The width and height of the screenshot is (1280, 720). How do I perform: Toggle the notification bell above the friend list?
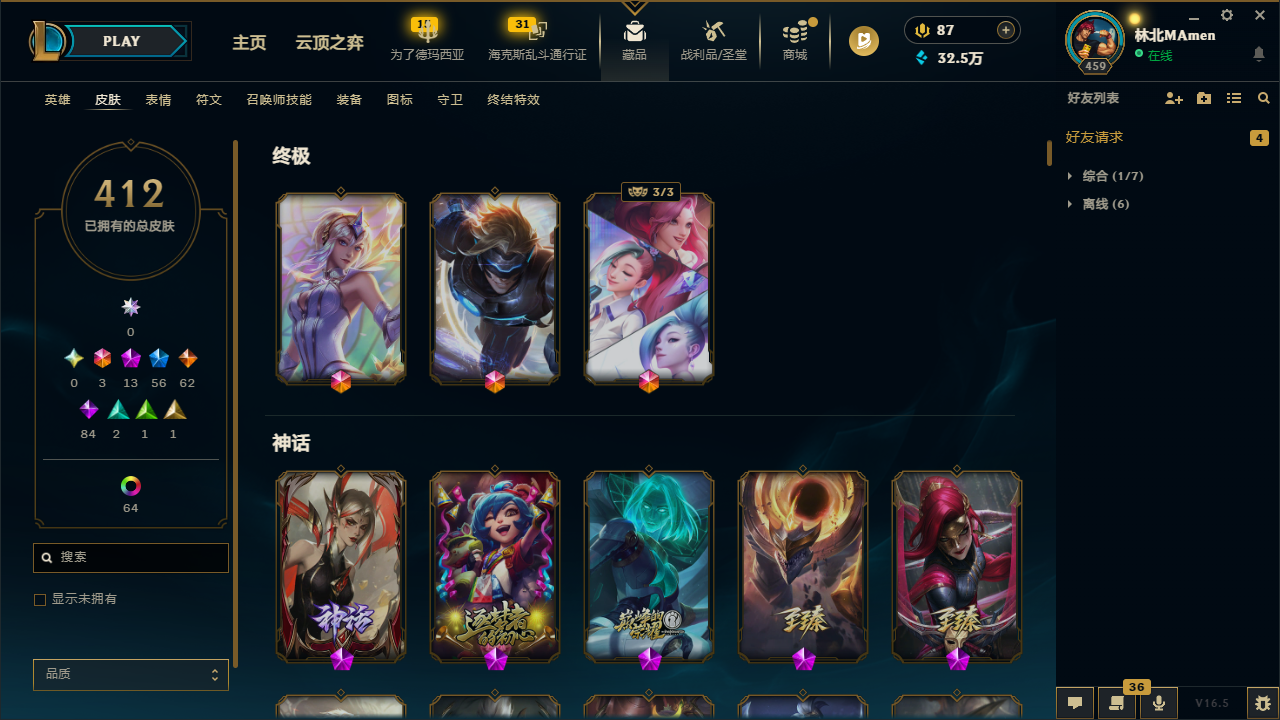1259,55
